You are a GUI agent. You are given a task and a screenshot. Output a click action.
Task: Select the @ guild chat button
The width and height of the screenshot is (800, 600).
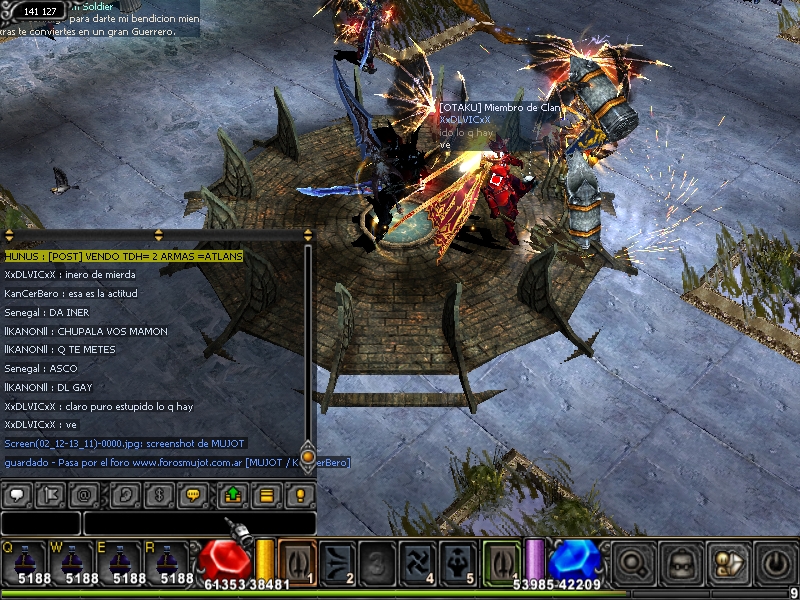pos(86,494)
